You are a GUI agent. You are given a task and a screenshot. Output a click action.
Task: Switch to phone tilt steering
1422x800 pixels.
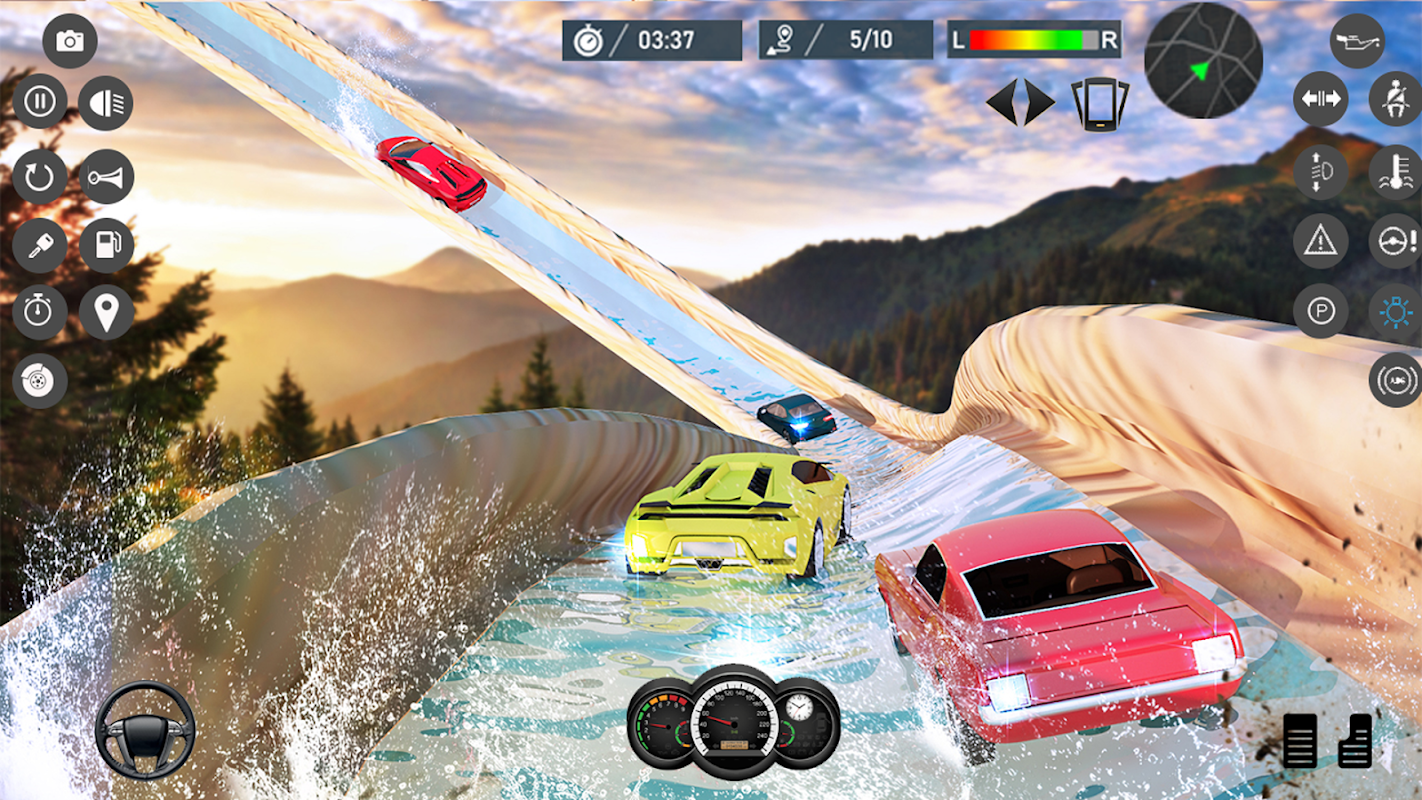1100,103
